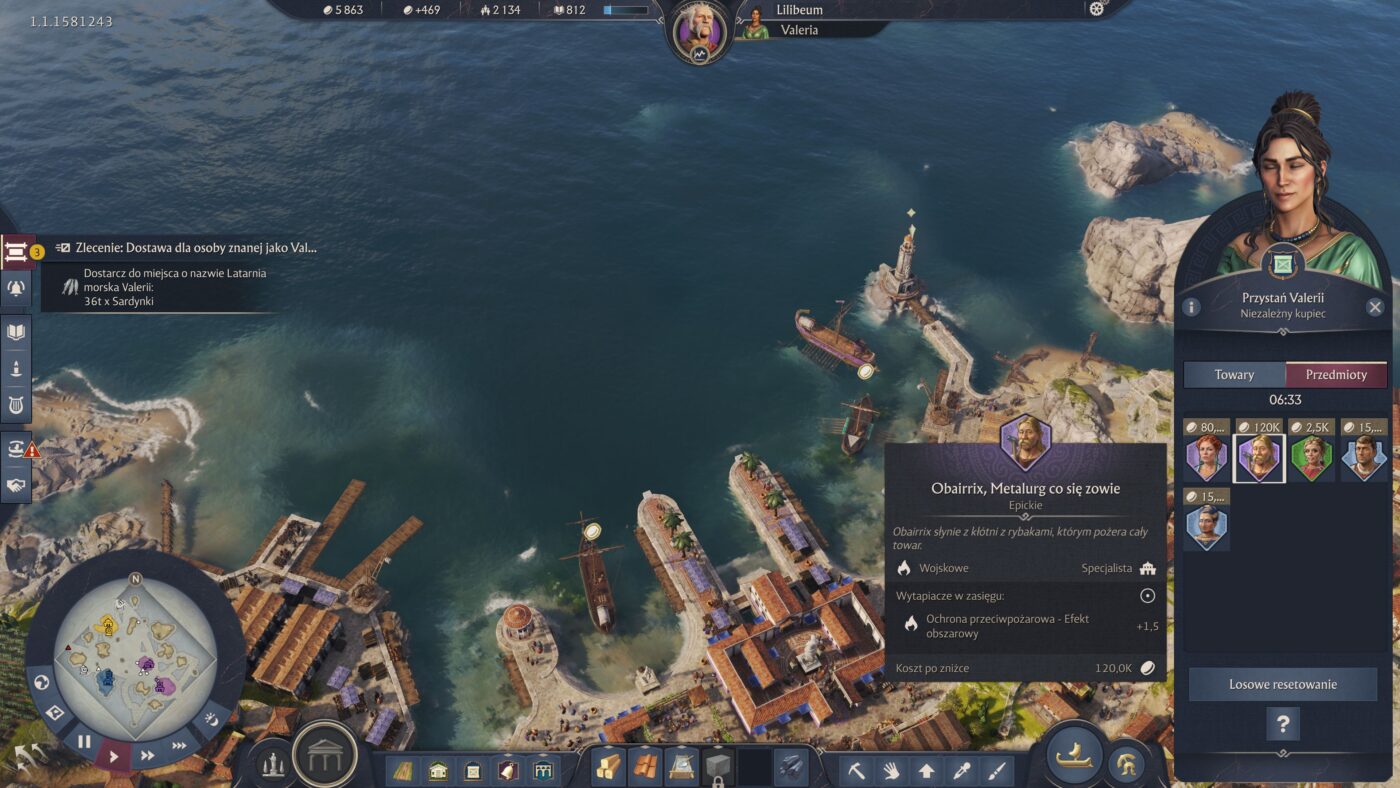Switch to the Towary tab
The height and width of the screenshot is (788, 1400).
pyautogui.click(x=1234, y=374)
